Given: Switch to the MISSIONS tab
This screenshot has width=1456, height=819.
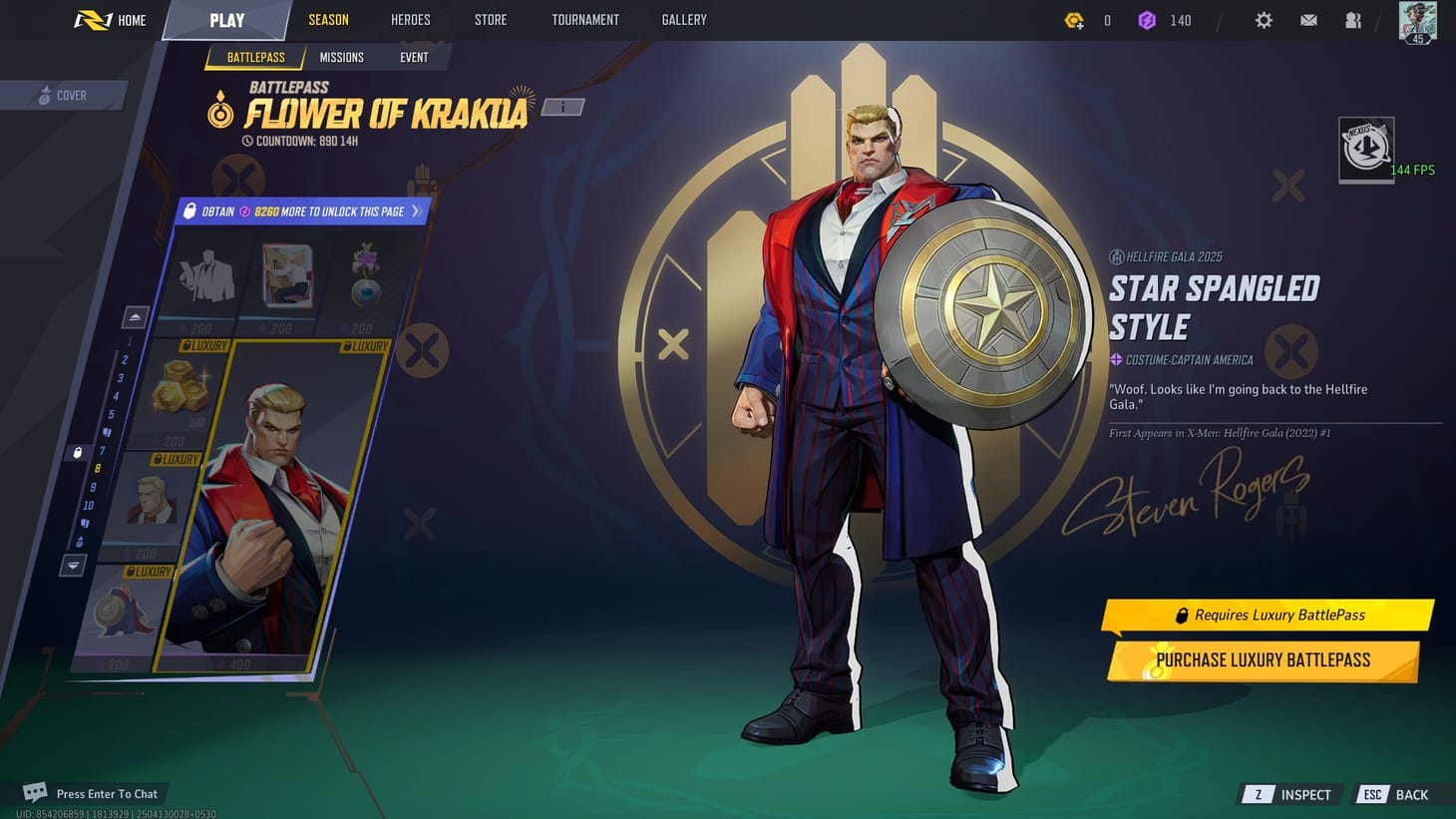Looking at the screenshot, I should point(341,57).
